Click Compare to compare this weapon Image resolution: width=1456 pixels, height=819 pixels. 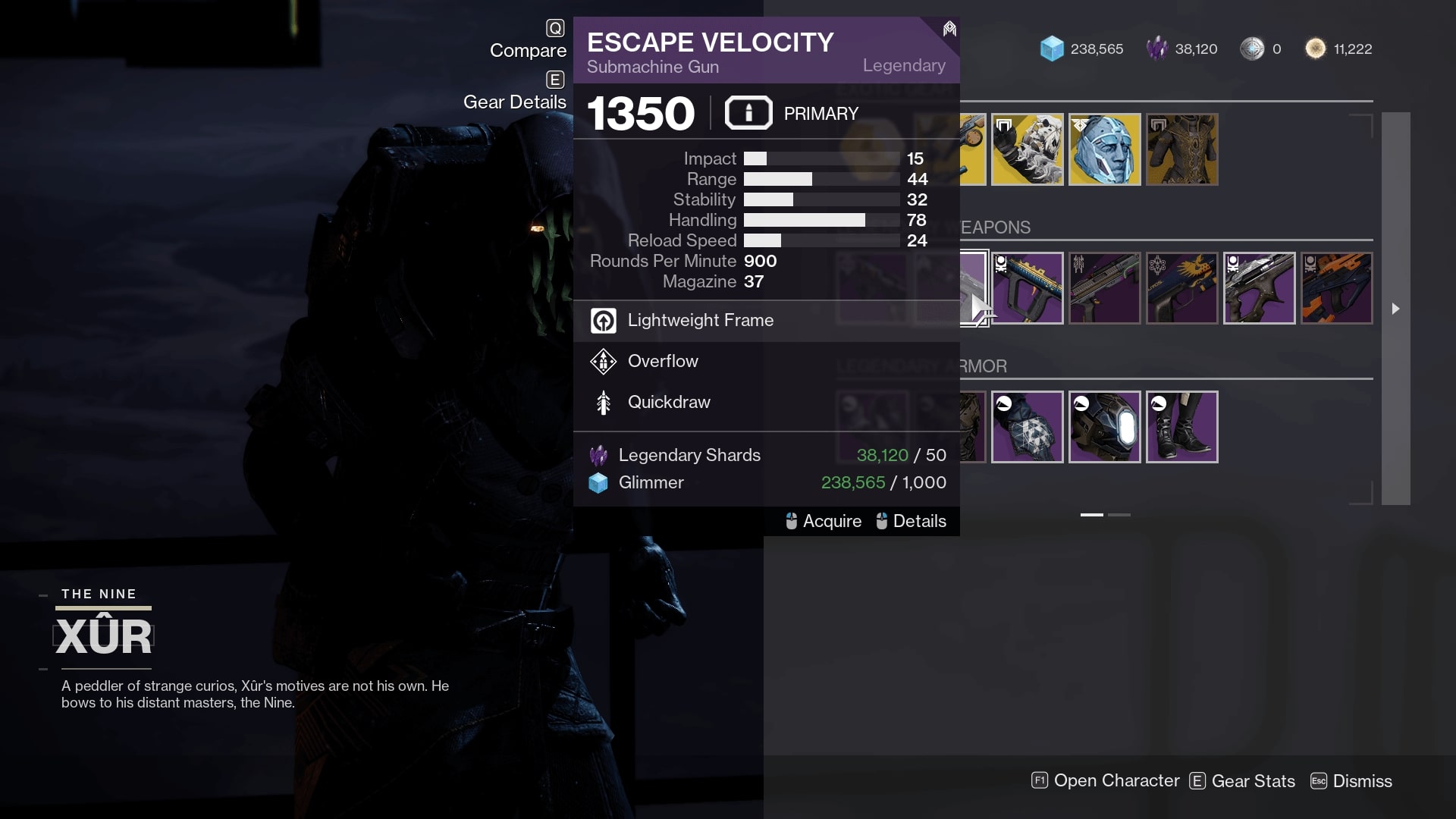529,50
